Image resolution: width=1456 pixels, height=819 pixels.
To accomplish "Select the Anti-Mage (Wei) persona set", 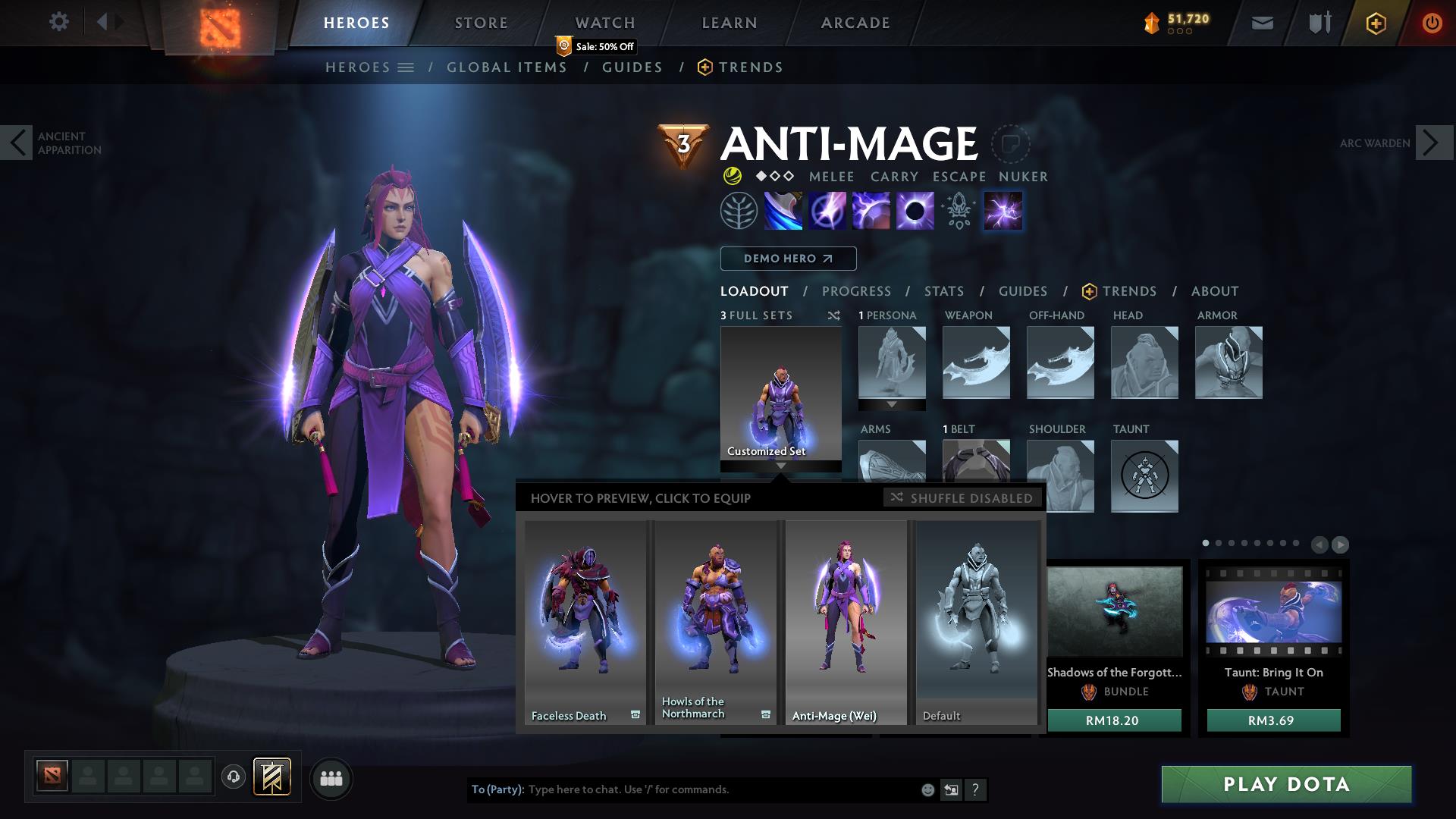I will click(846, 622).
